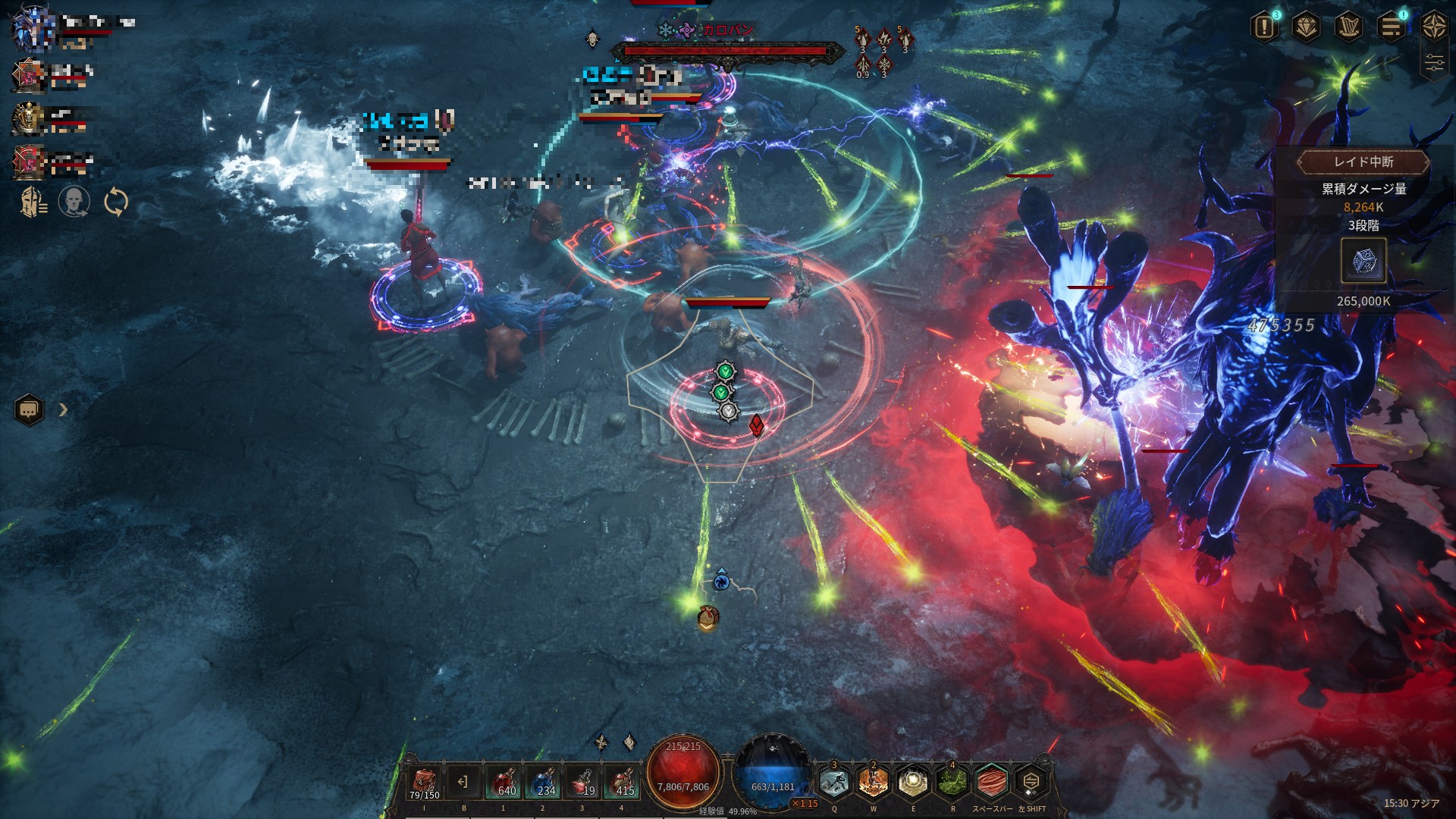This screenshot has width=1456, height=819.
Task: Open the exclamation notice icon
Action: (1264, 28)
